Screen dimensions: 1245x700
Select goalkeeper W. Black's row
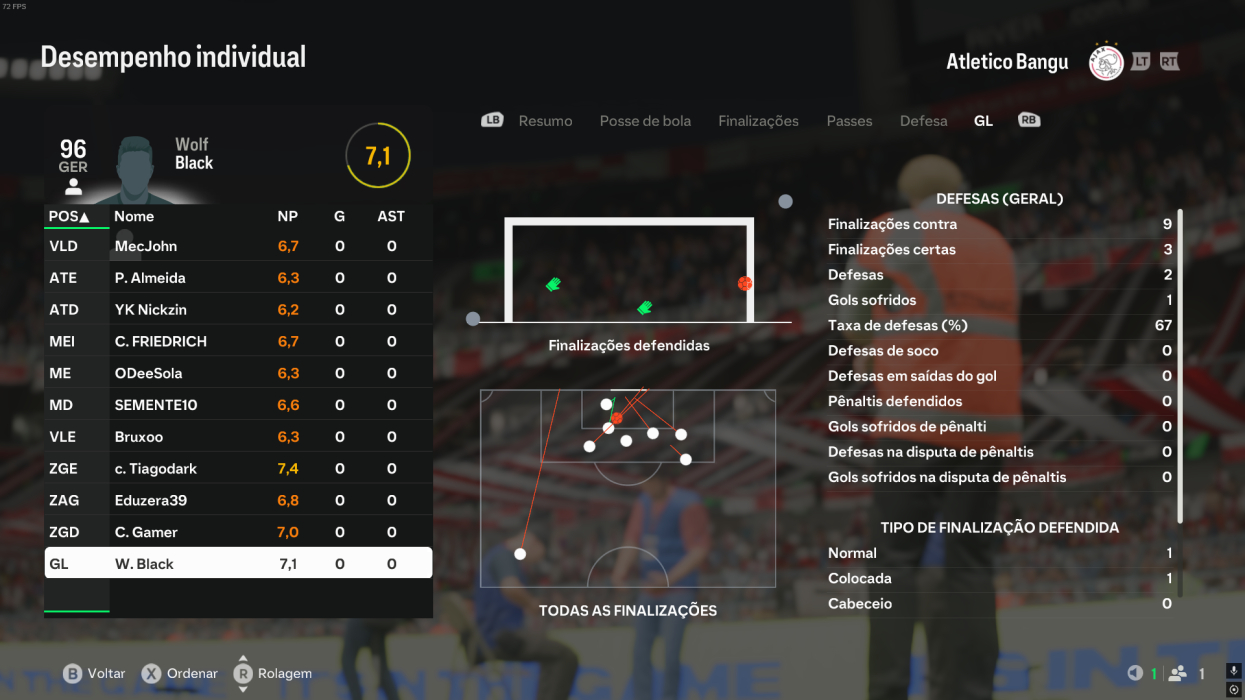click(x=238, y=564)
